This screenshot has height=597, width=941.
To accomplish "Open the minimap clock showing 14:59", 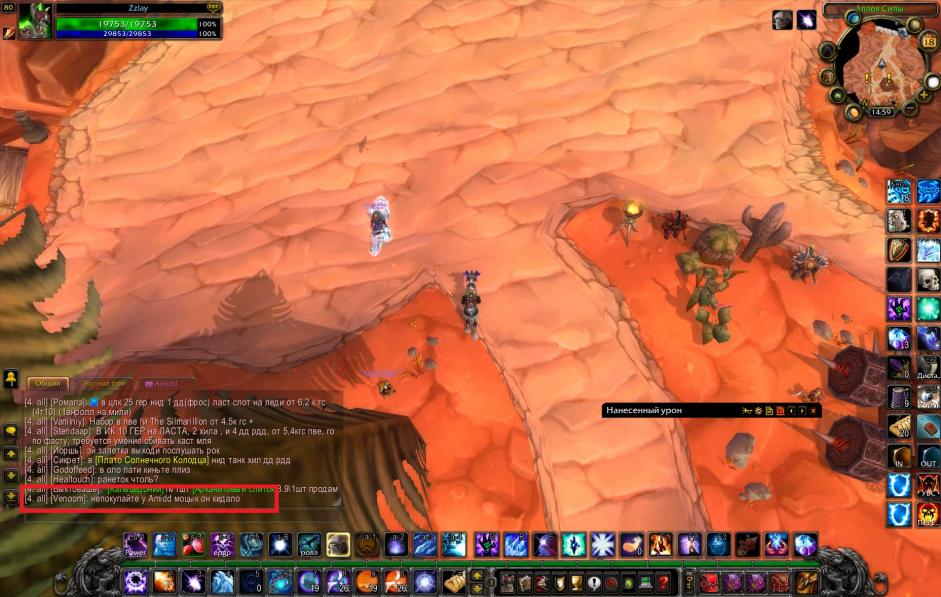I will coord(881,112).
